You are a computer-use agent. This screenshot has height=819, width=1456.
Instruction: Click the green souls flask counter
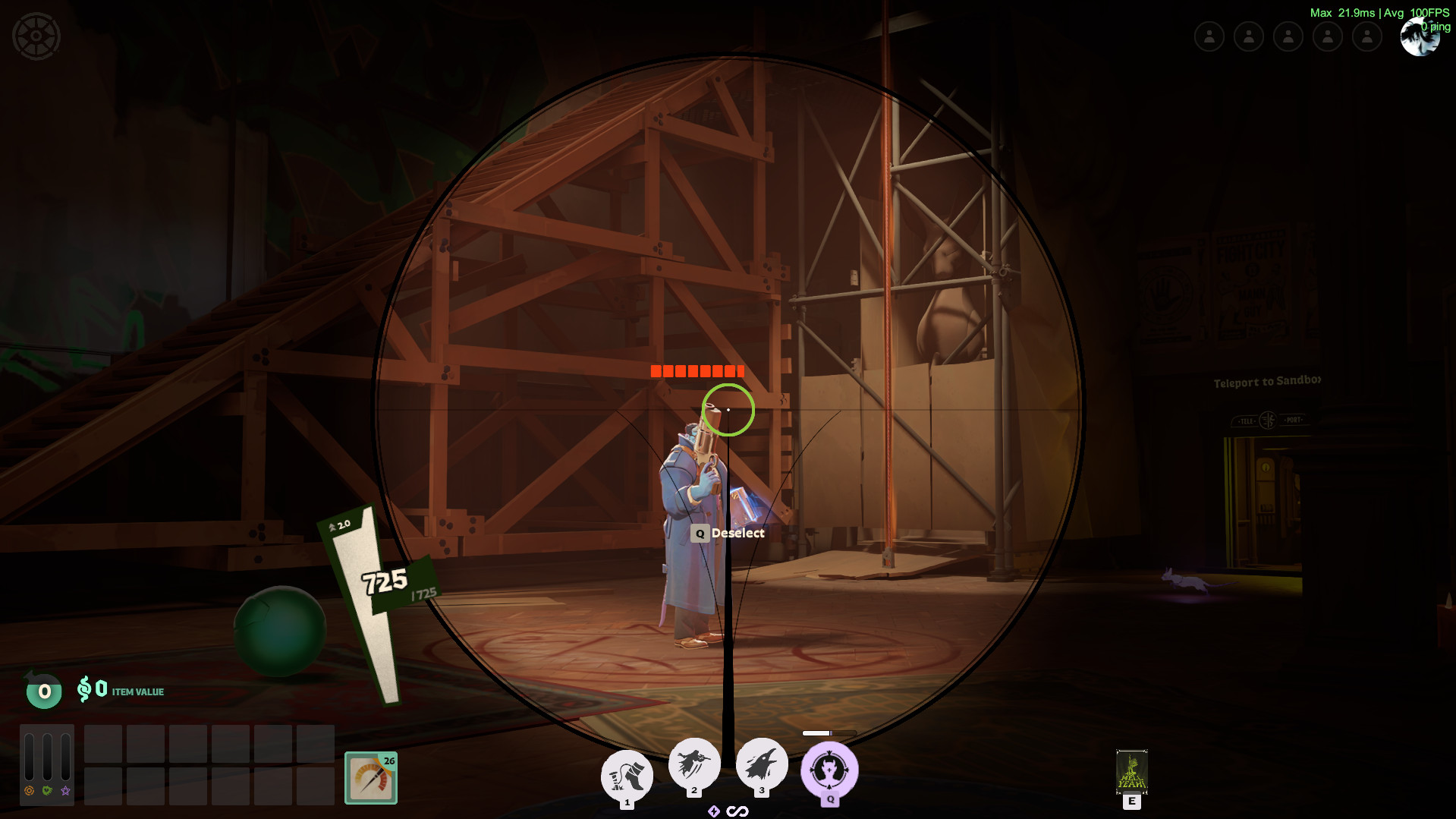(44, 691)
